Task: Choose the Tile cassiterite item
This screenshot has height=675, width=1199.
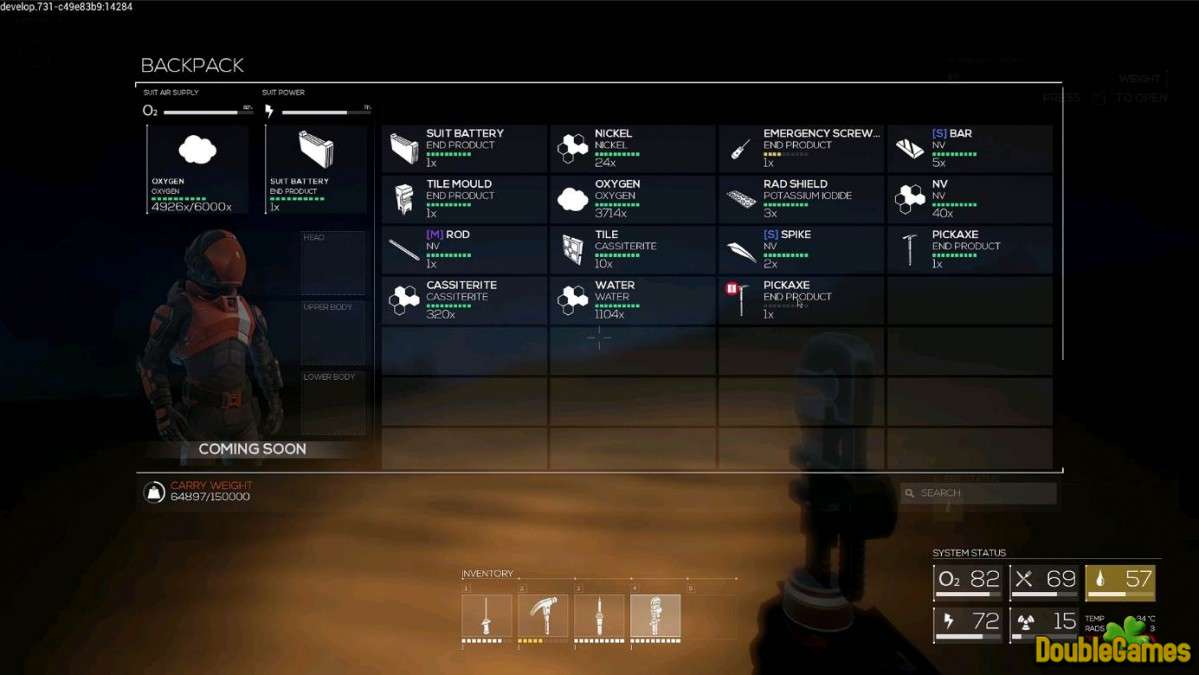Action: 632,249
